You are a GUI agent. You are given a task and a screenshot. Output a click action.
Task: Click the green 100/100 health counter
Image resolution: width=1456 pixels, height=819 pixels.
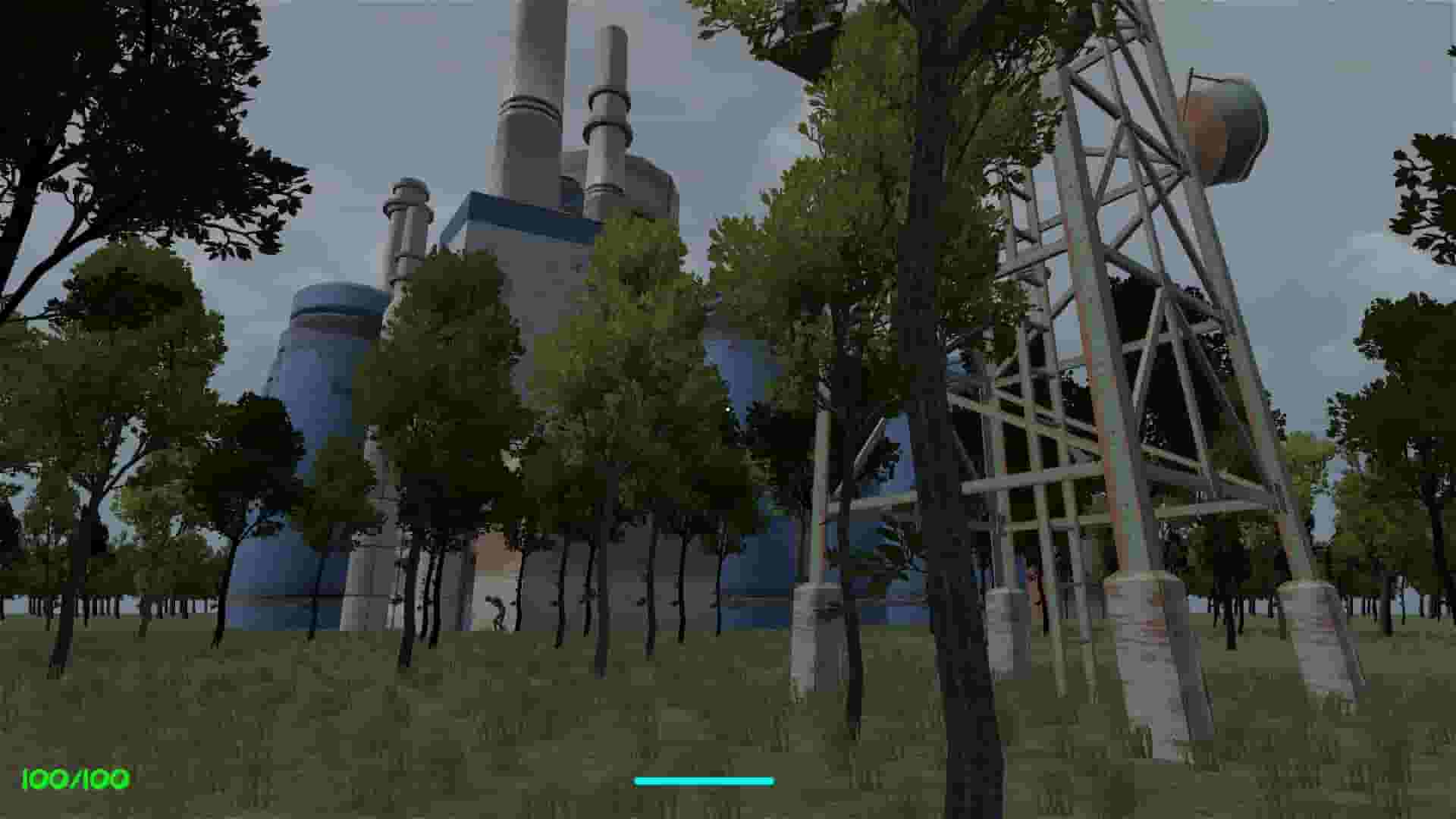coord(74,777)
